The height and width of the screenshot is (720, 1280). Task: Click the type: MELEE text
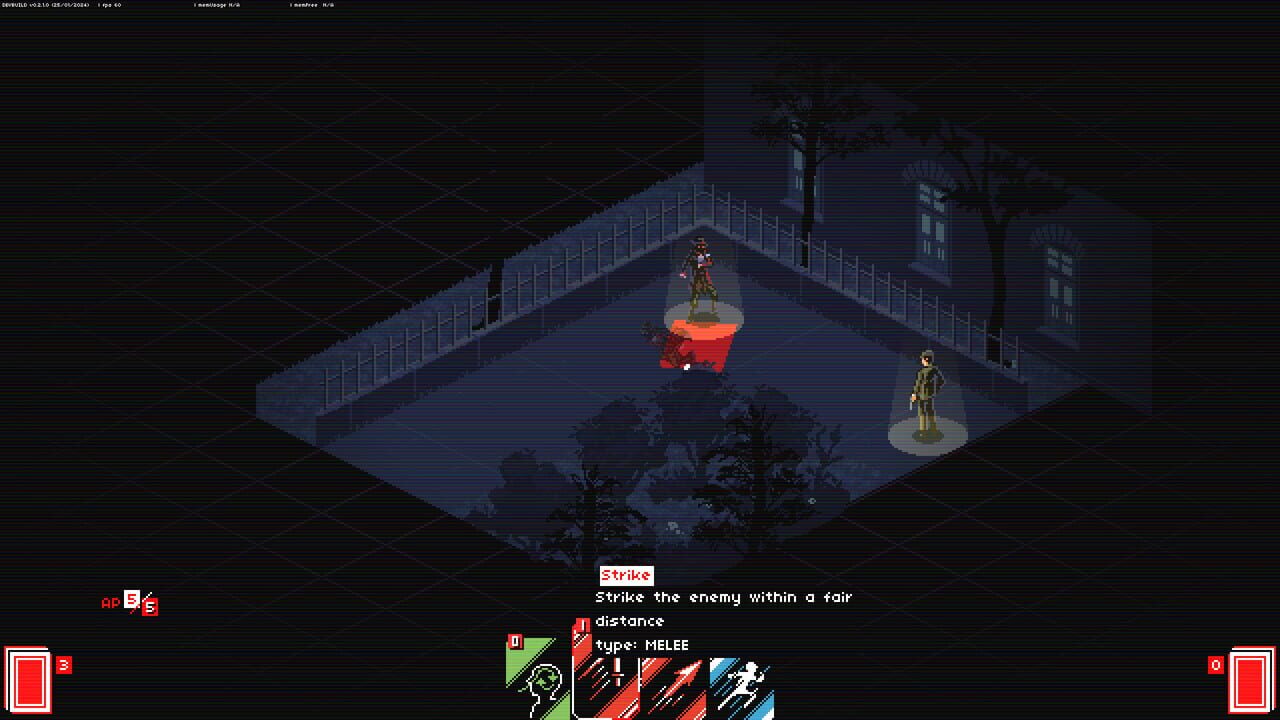click(644, 644)
